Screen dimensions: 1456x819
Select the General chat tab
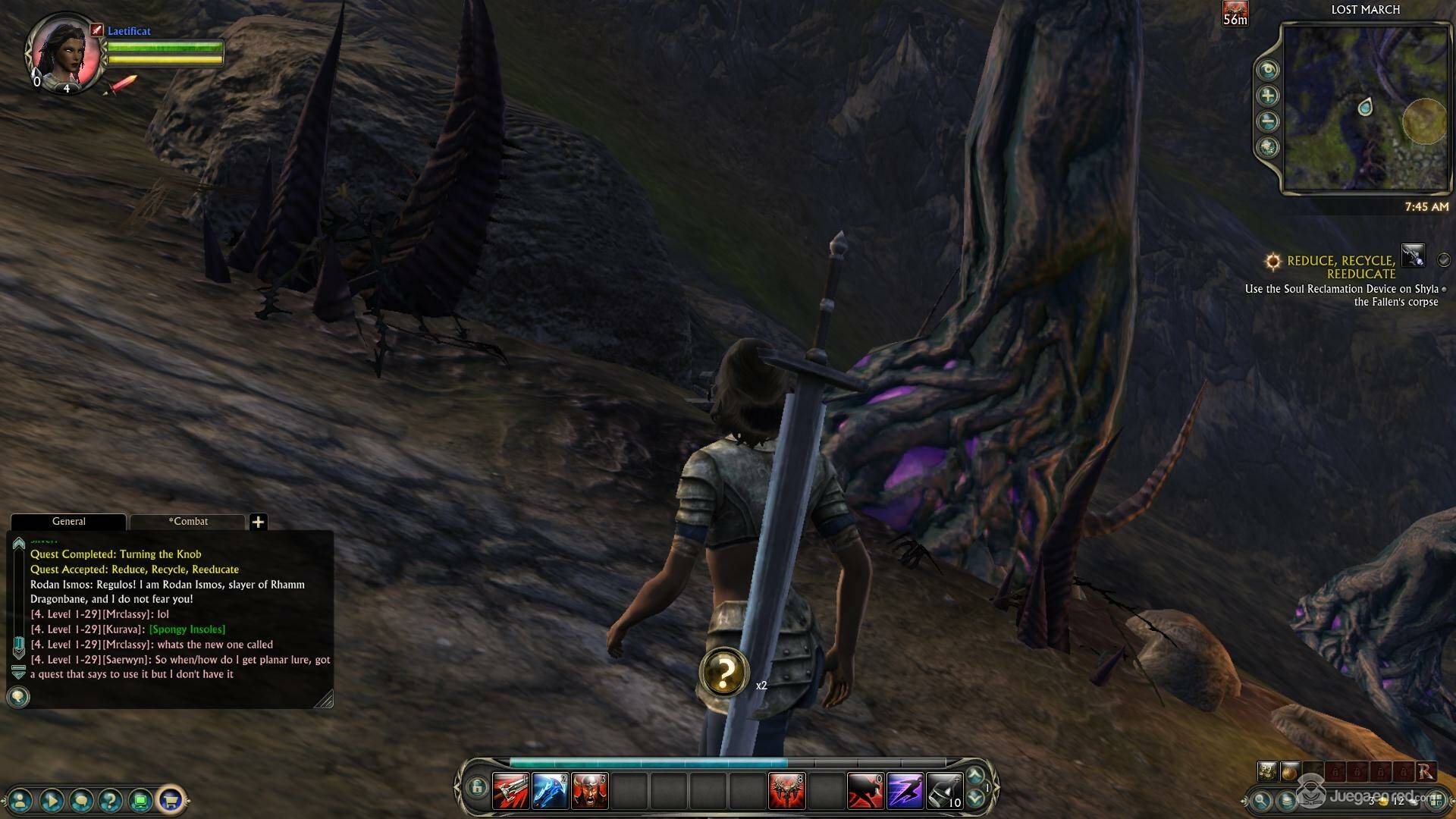68,522
